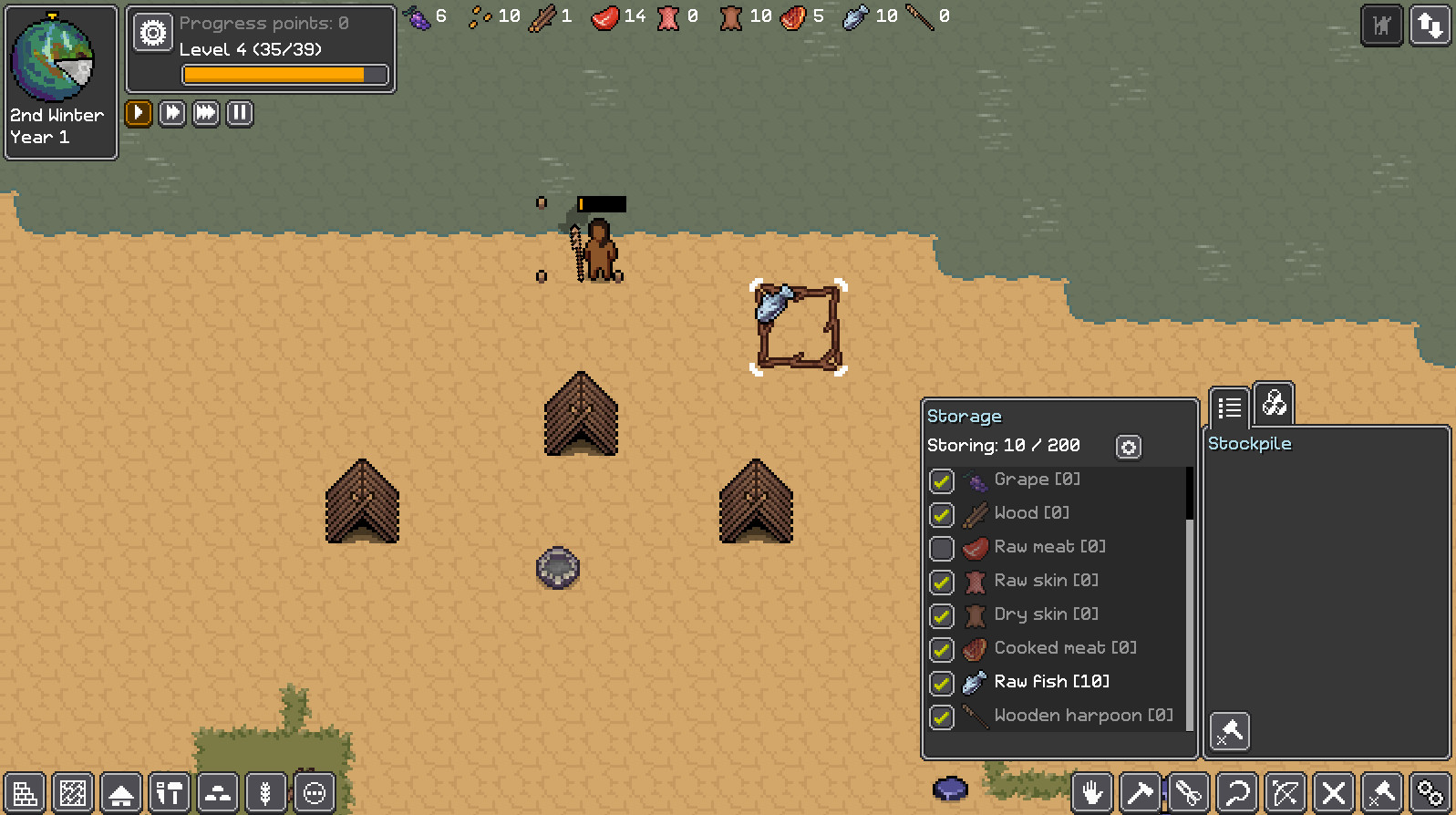Choose the X cancel order tool

[1334, 793]
